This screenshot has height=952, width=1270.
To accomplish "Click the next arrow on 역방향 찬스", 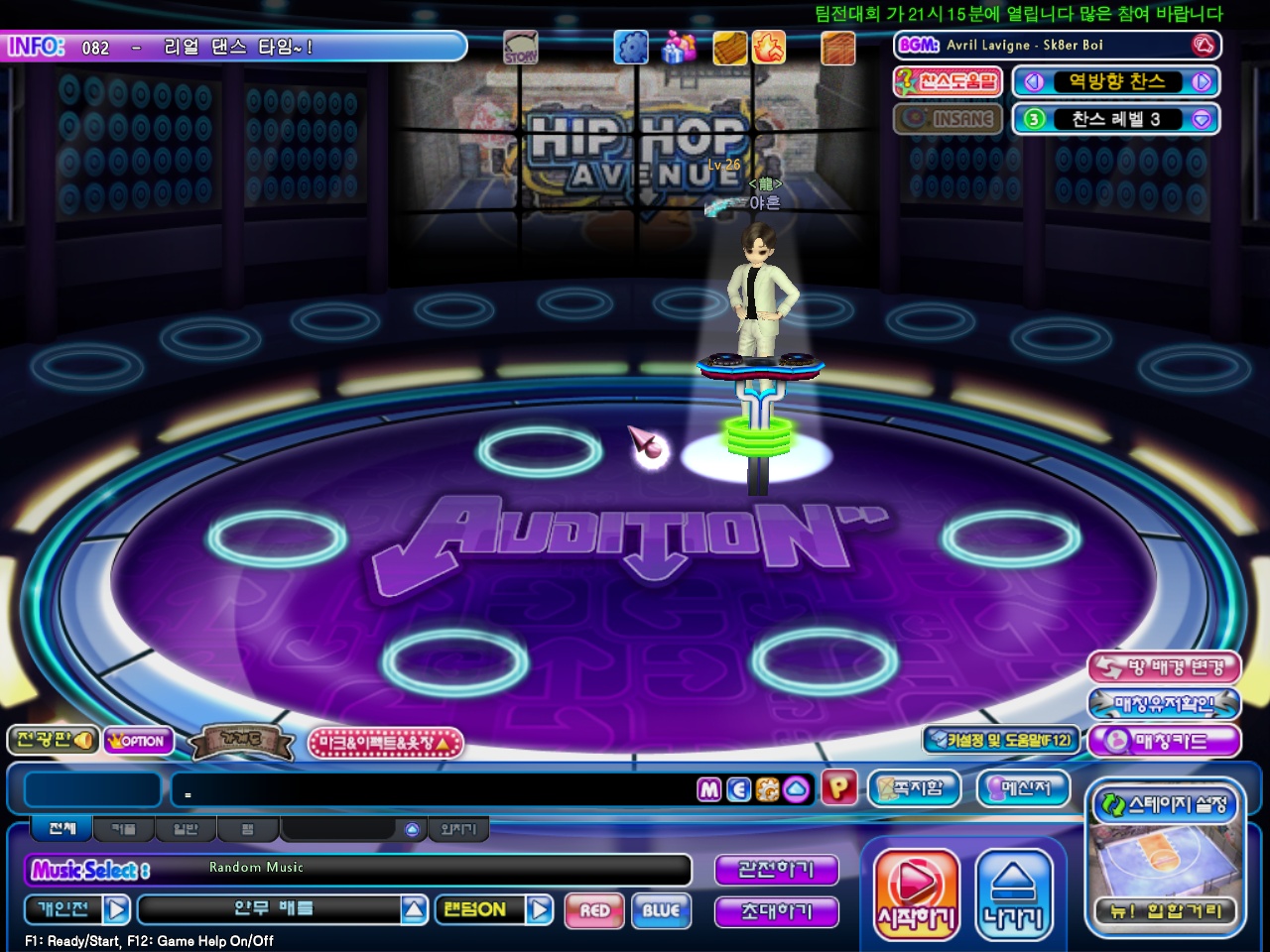I will pos(1202,82).
